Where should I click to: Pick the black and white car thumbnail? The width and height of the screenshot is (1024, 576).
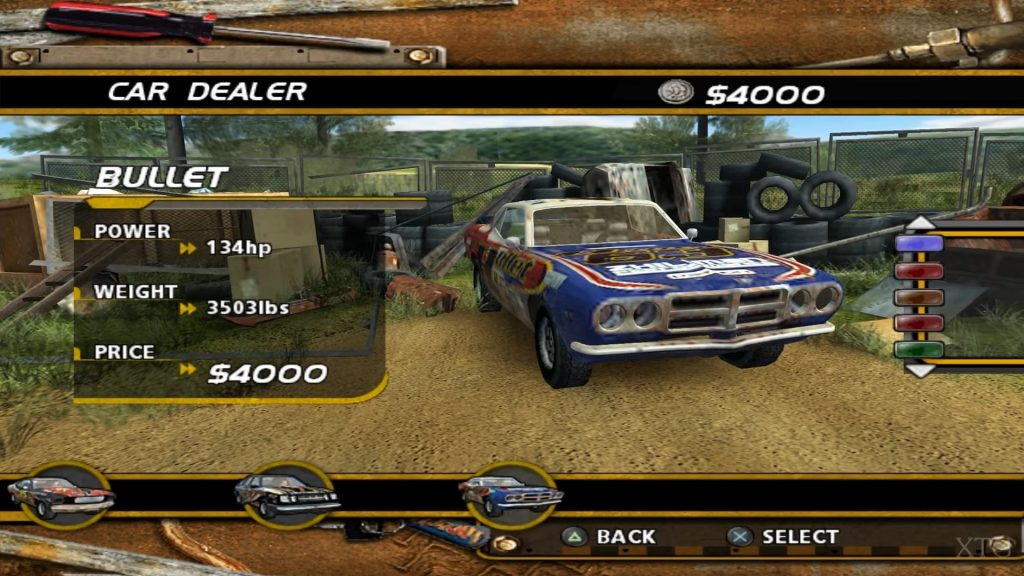pos(287,494)
